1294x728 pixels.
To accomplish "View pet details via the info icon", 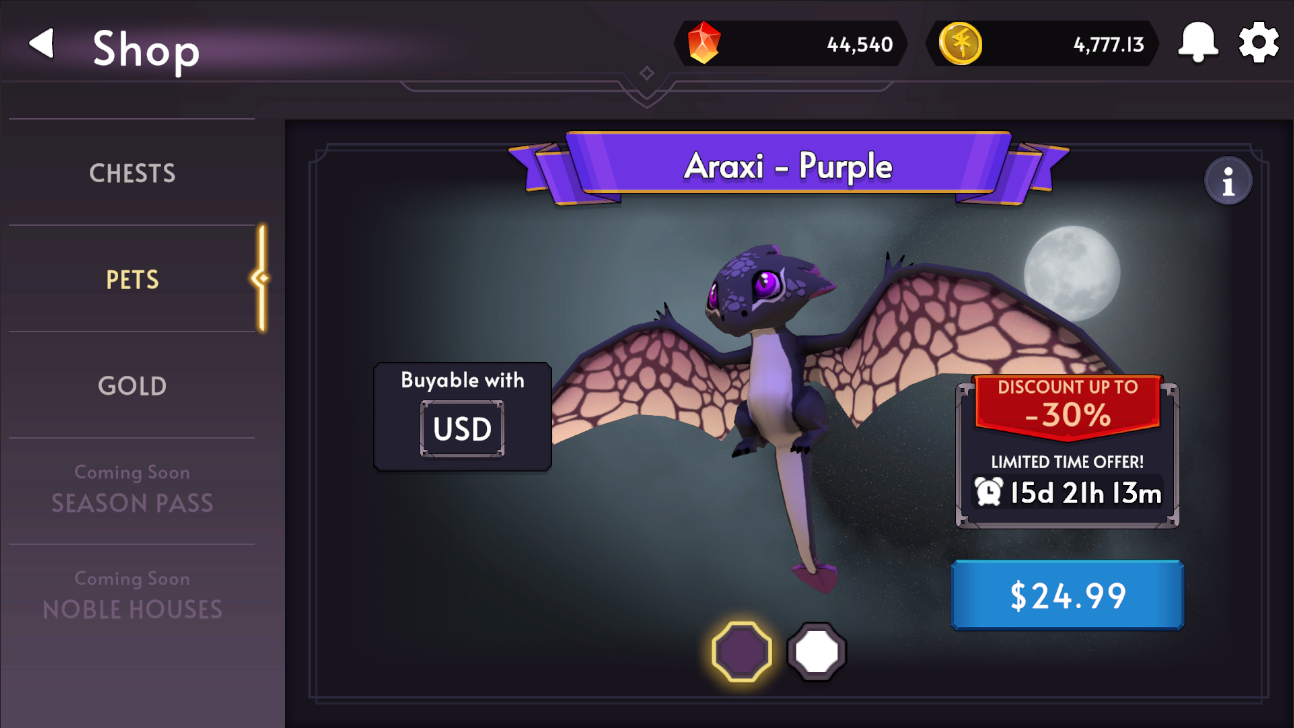I will (1228, 180).
